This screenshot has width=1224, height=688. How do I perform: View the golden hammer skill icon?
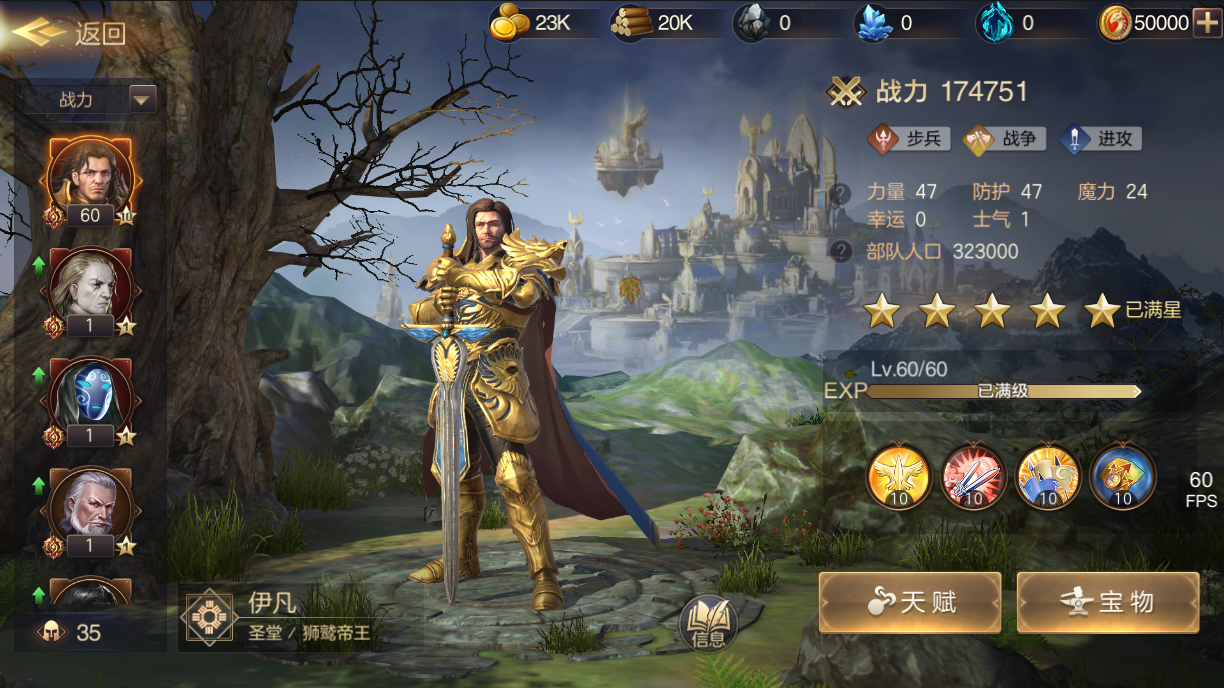[1048, 476]
